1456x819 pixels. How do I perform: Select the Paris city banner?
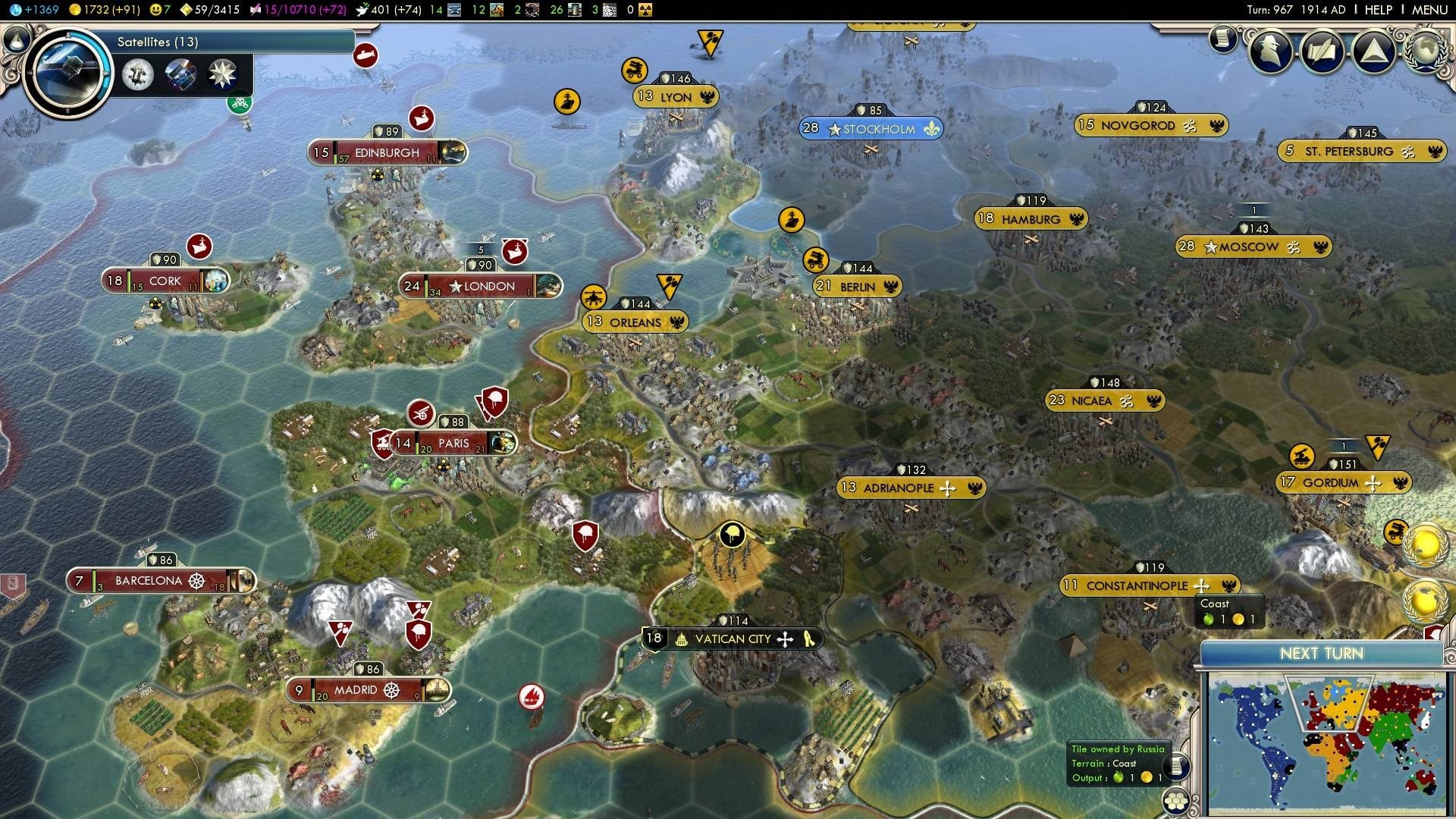(x=453, y=443)
